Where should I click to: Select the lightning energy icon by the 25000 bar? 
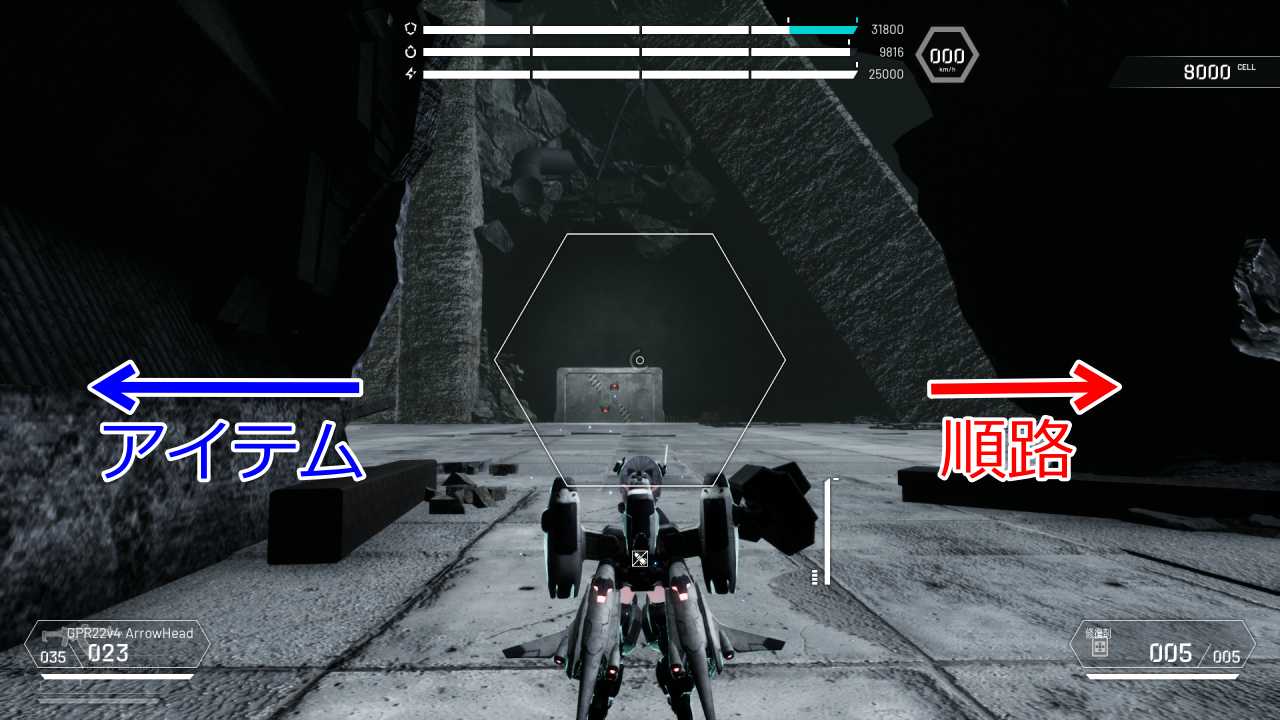click(x=410, y=72)
